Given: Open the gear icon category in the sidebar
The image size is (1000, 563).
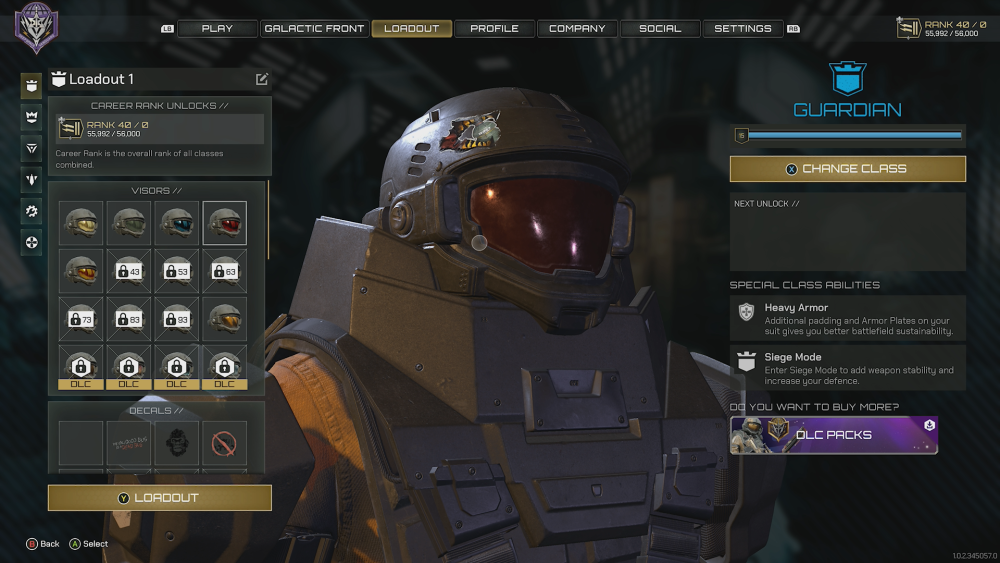Looking at the screenshot, I should (x=32, y=211).
